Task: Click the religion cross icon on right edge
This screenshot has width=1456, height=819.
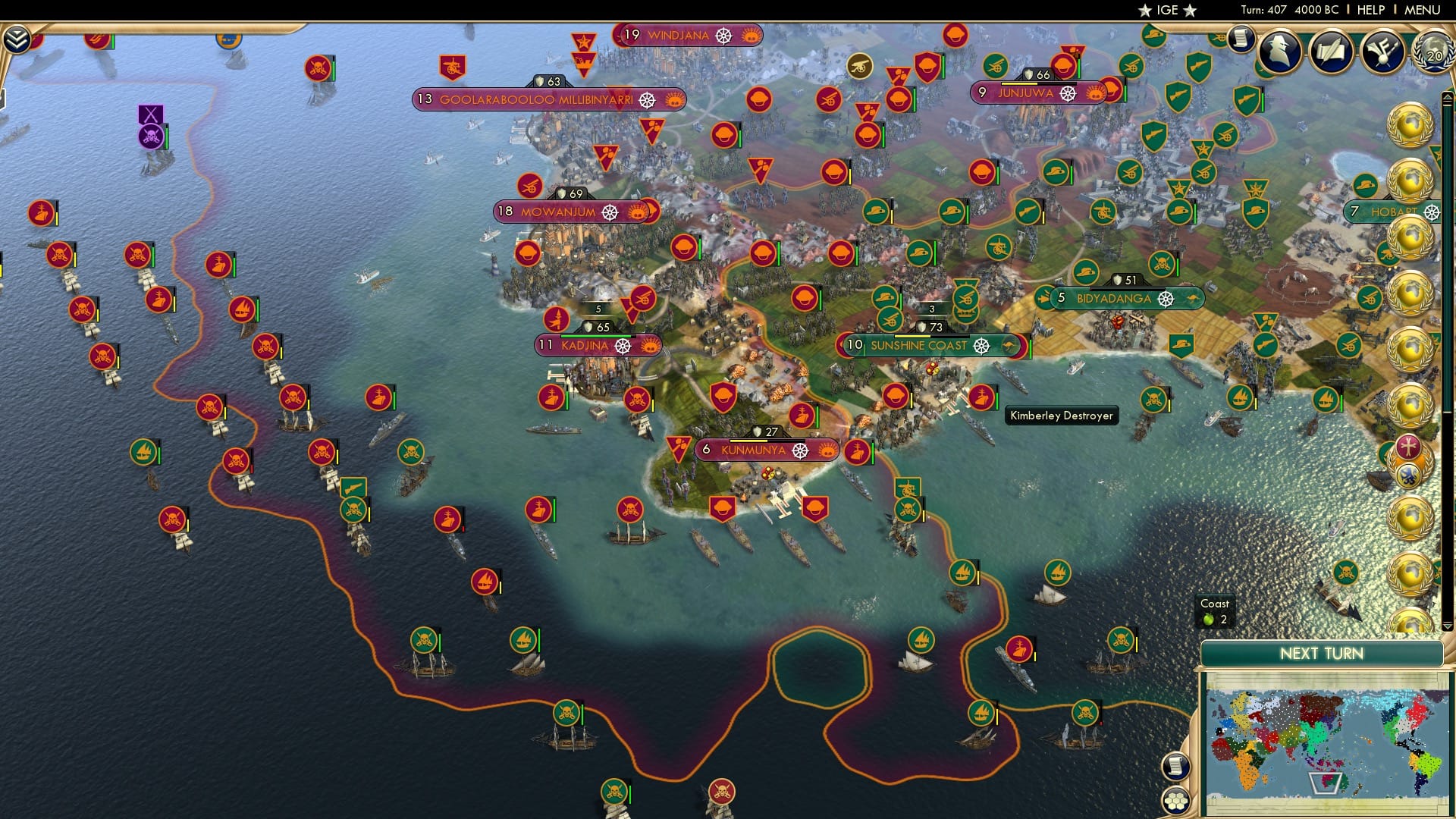Action: pos(1407,447)
